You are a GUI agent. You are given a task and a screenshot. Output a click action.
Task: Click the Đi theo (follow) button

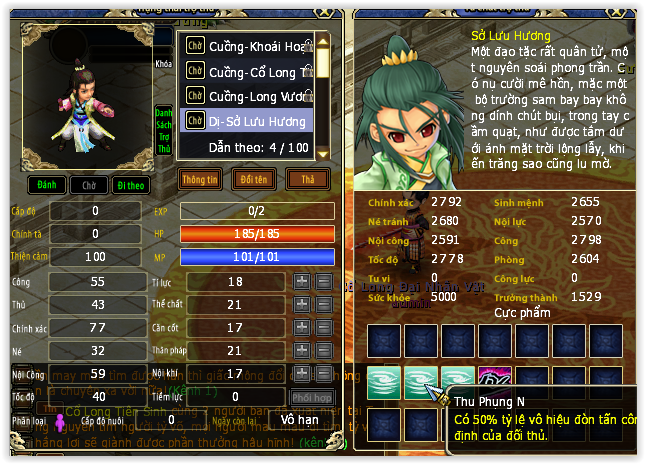pyautogui.click(x=129, y=185)
